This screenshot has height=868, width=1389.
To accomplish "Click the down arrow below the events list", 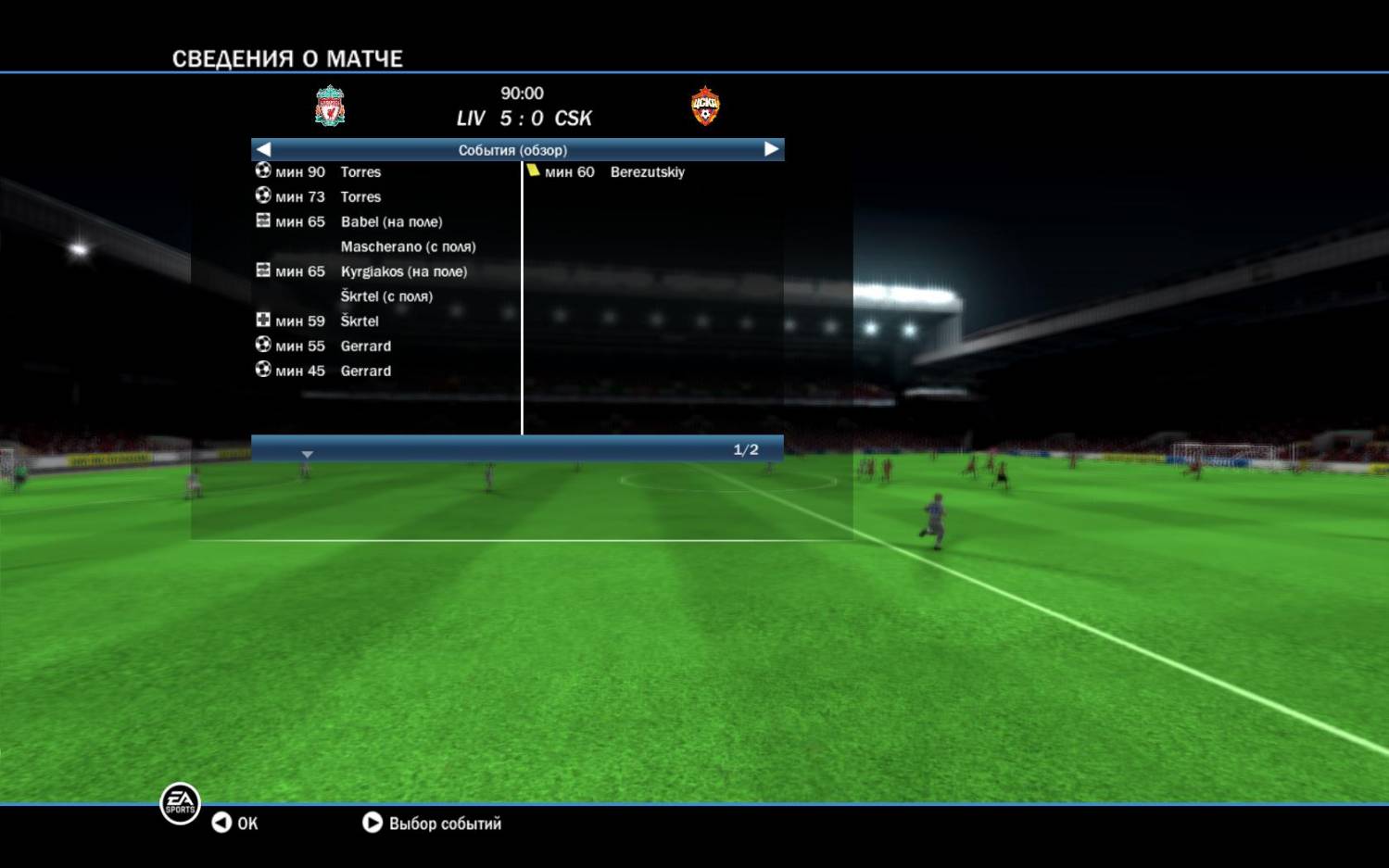I will tap(308, 454).
